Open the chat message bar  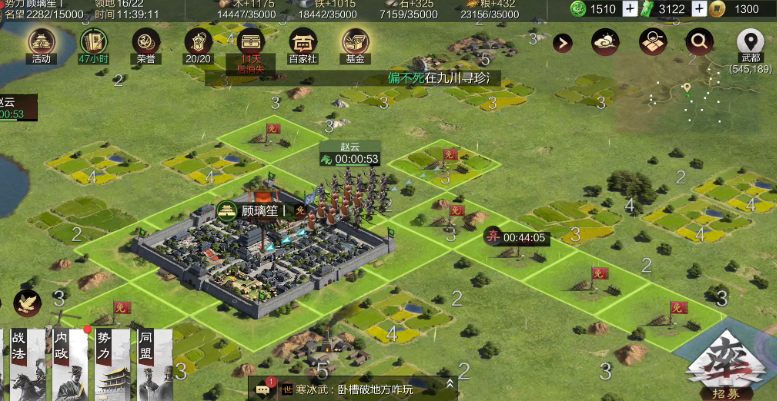click(350, 388)
